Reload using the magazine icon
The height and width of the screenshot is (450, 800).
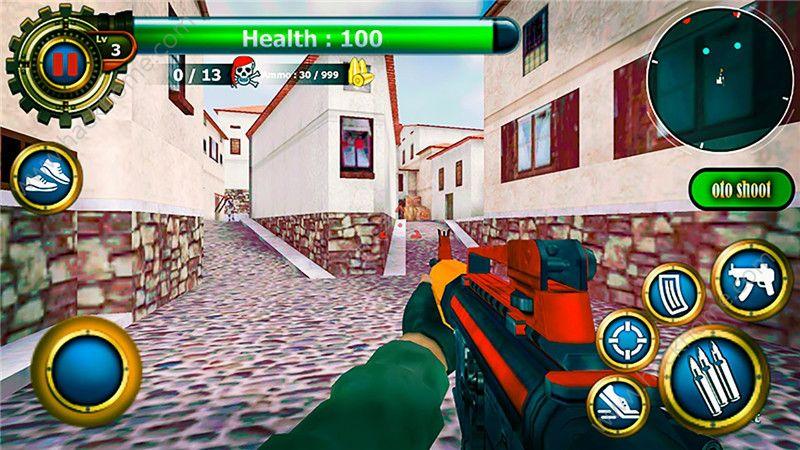[x=673, y=294]
